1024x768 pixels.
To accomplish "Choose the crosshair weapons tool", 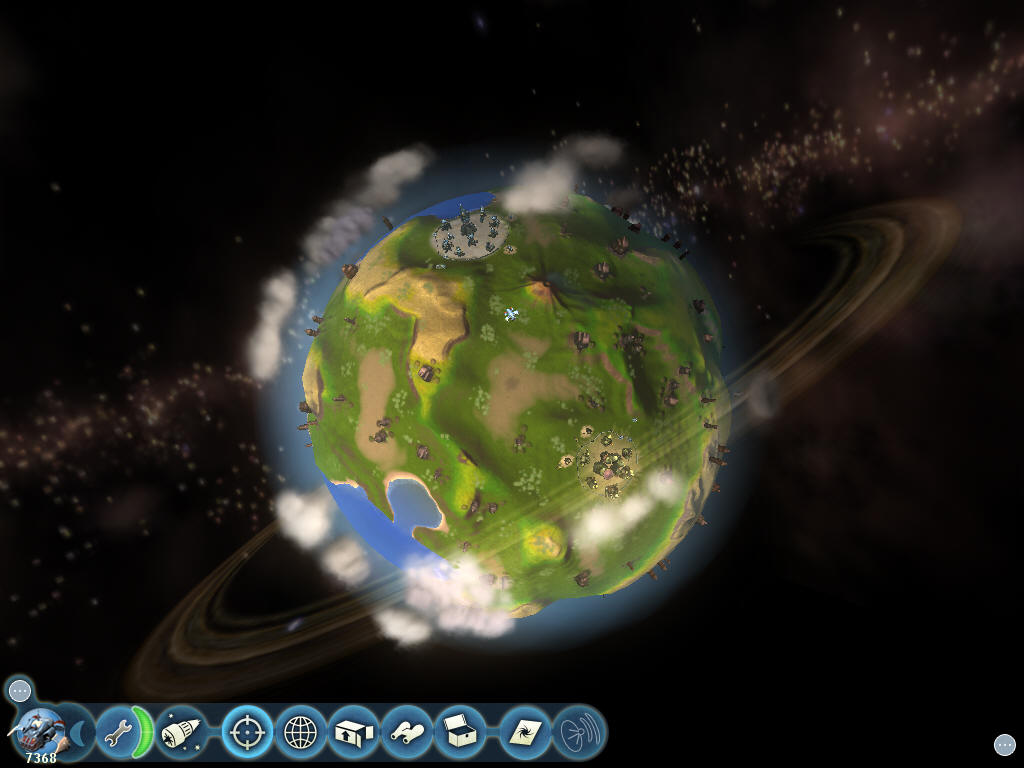I will (247, 733).
